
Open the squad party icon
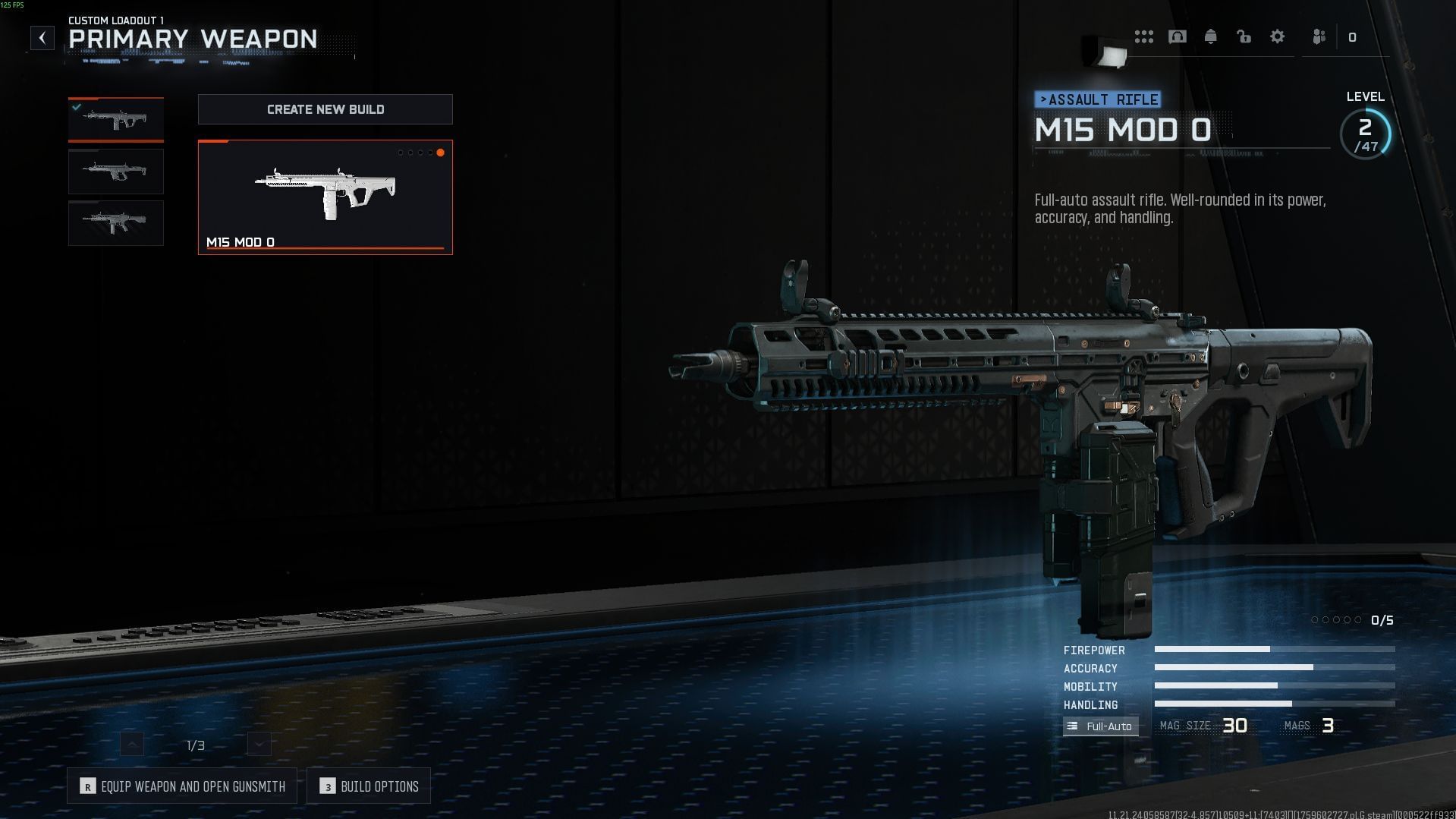[x=1319, y=36]
